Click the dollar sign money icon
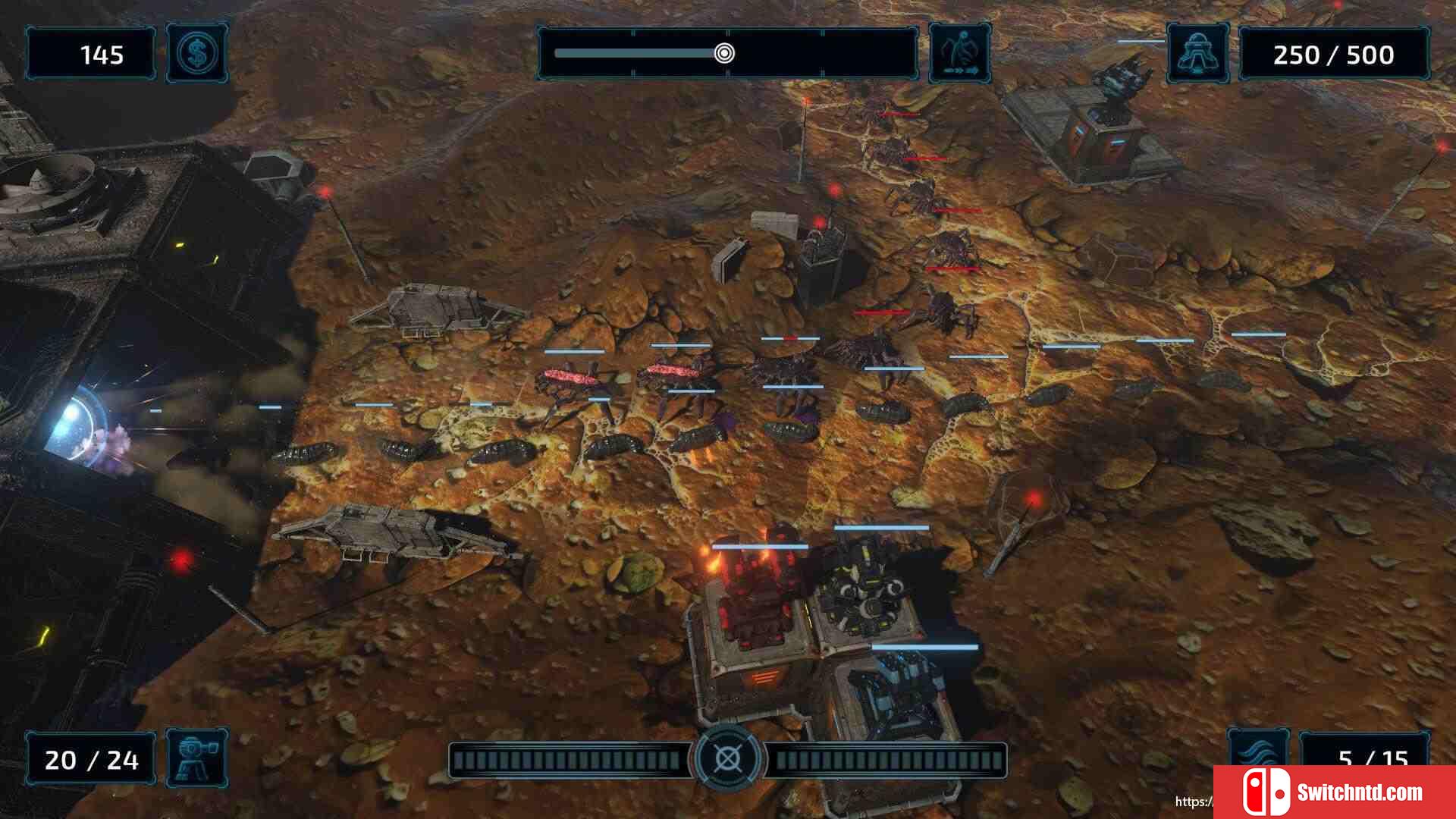This screenshot has width=1456, height=819. [x=197, y=54]
